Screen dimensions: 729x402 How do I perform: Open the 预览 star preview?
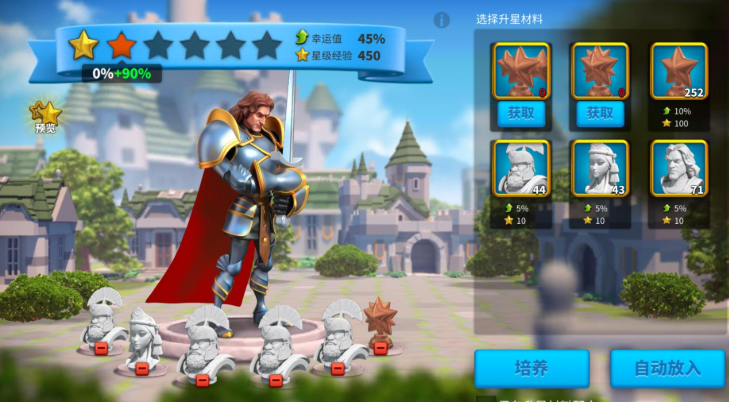[46, 116]
